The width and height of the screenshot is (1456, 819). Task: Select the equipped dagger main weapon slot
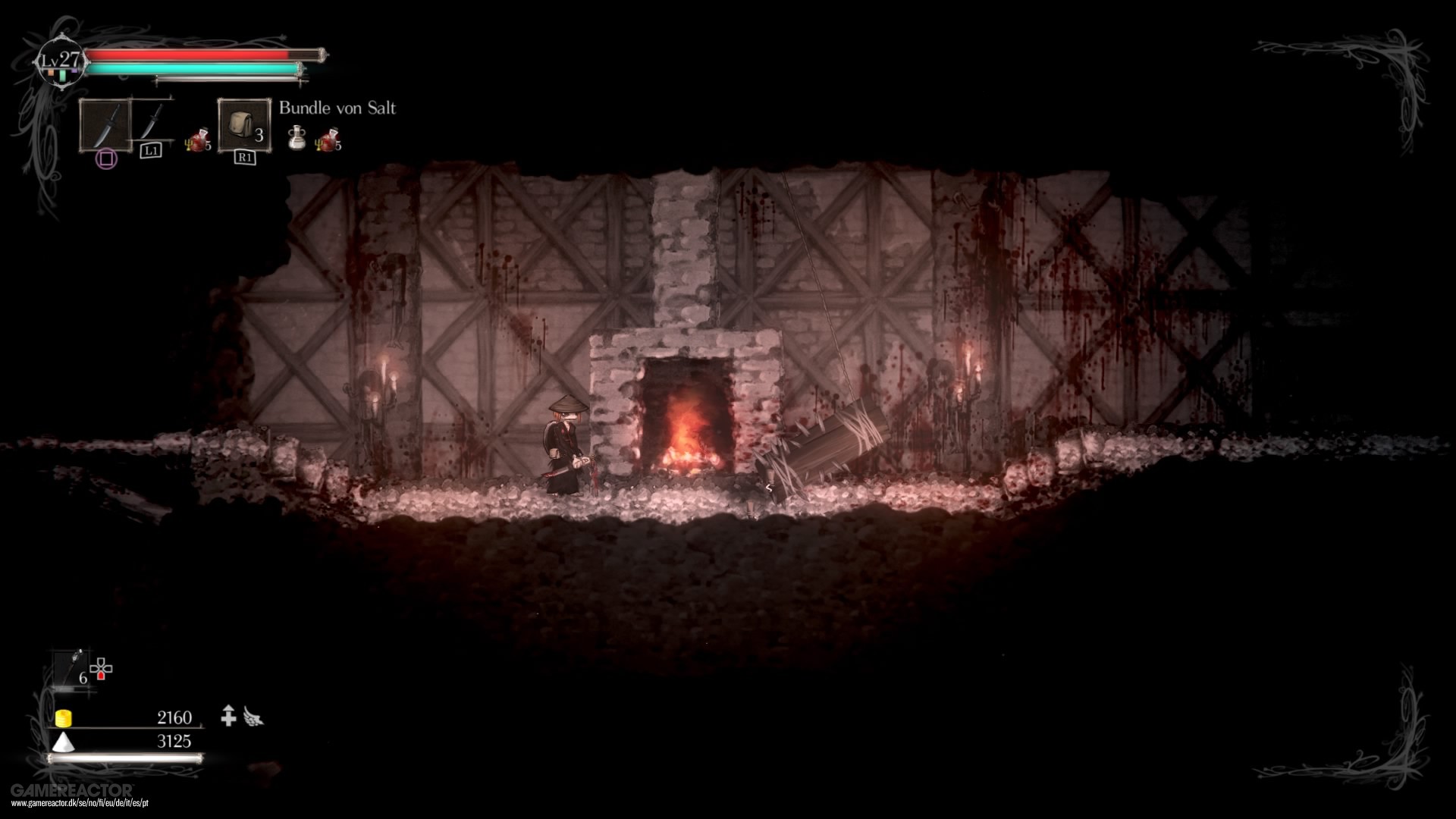tap(105, 125)
